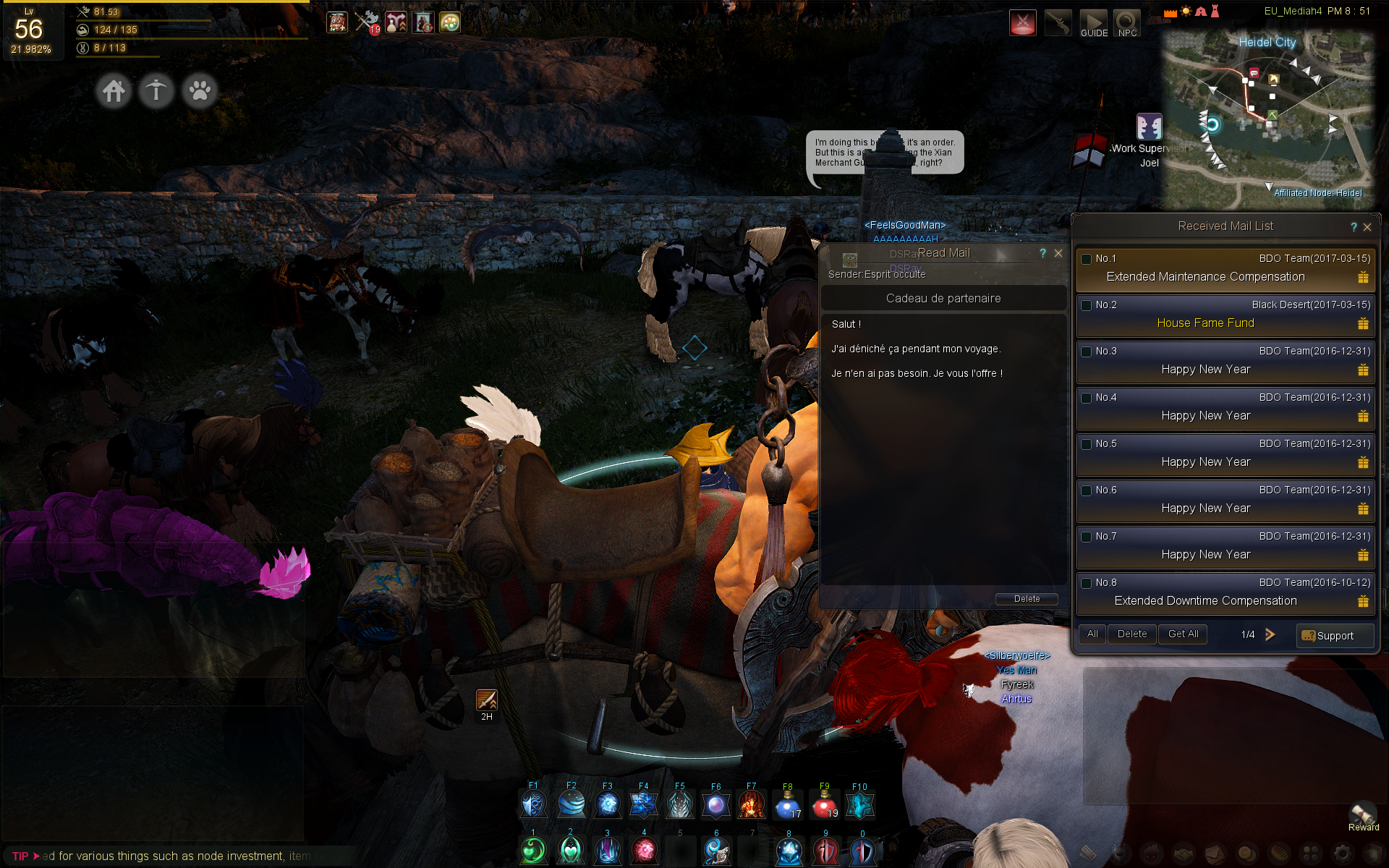Viewport: 1389px width, 868px height.
Task: Claim all attachments with Get All
Action: 1183,634
